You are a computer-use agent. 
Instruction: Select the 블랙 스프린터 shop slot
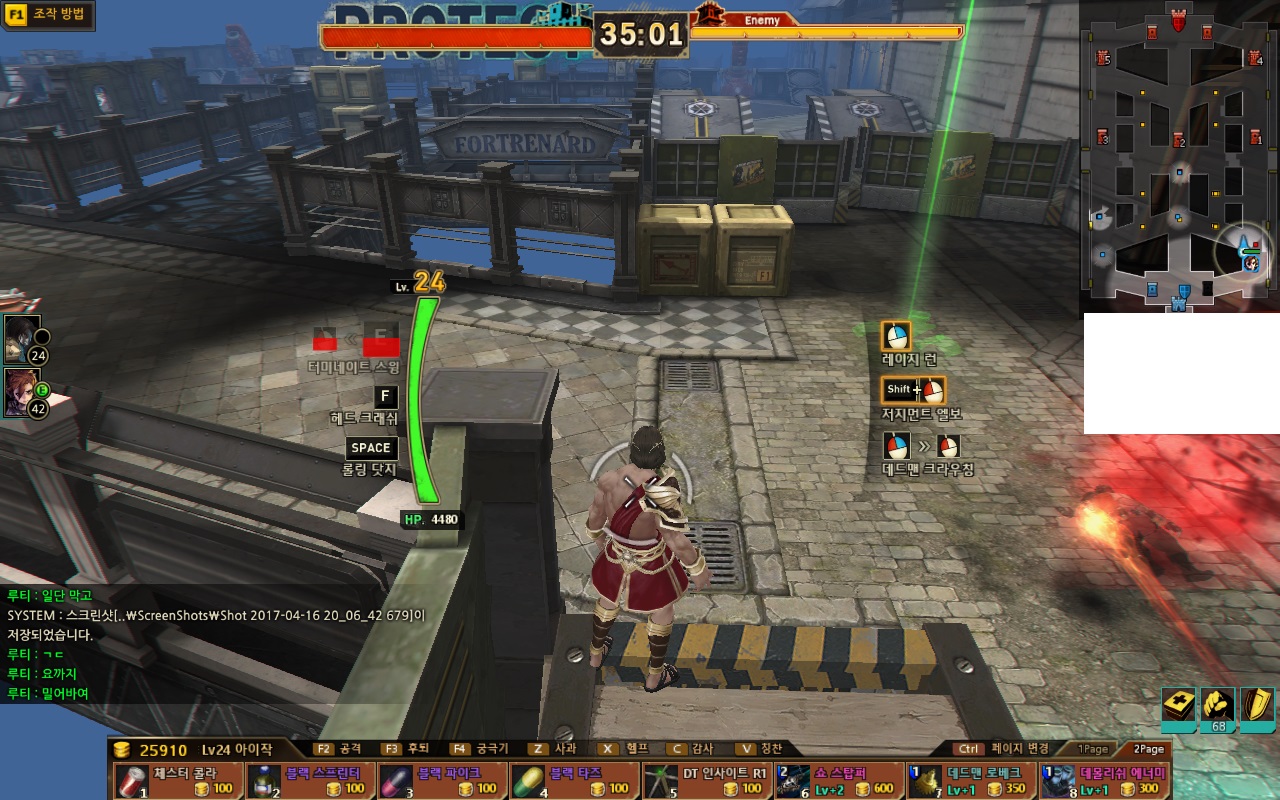[310, 780]
